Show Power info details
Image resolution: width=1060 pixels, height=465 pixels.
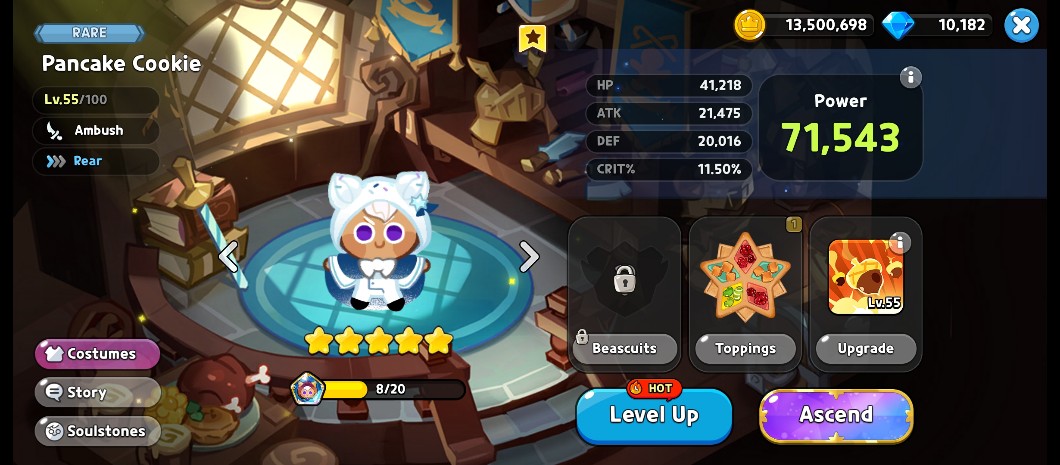[910, 77]
